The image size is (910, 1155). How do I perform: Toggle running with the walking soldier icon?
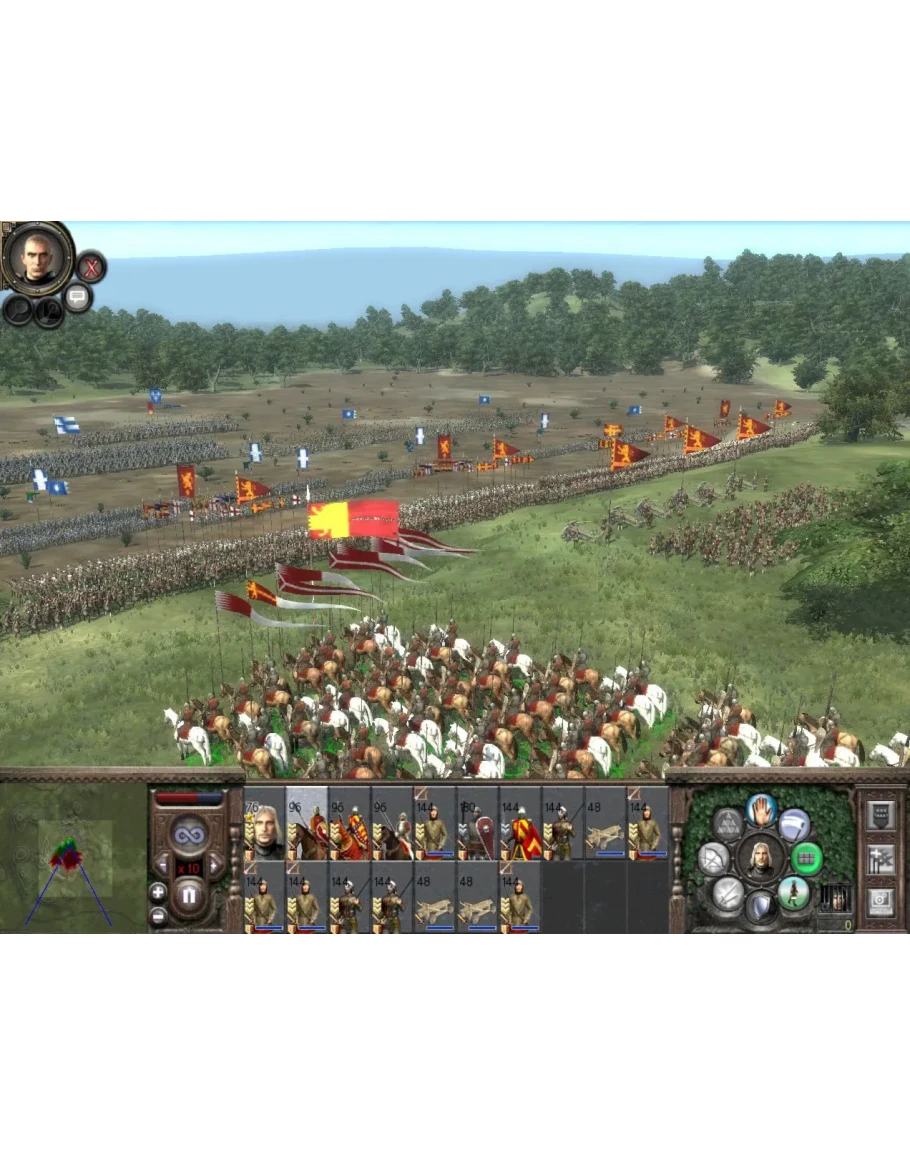pos(794,891)
